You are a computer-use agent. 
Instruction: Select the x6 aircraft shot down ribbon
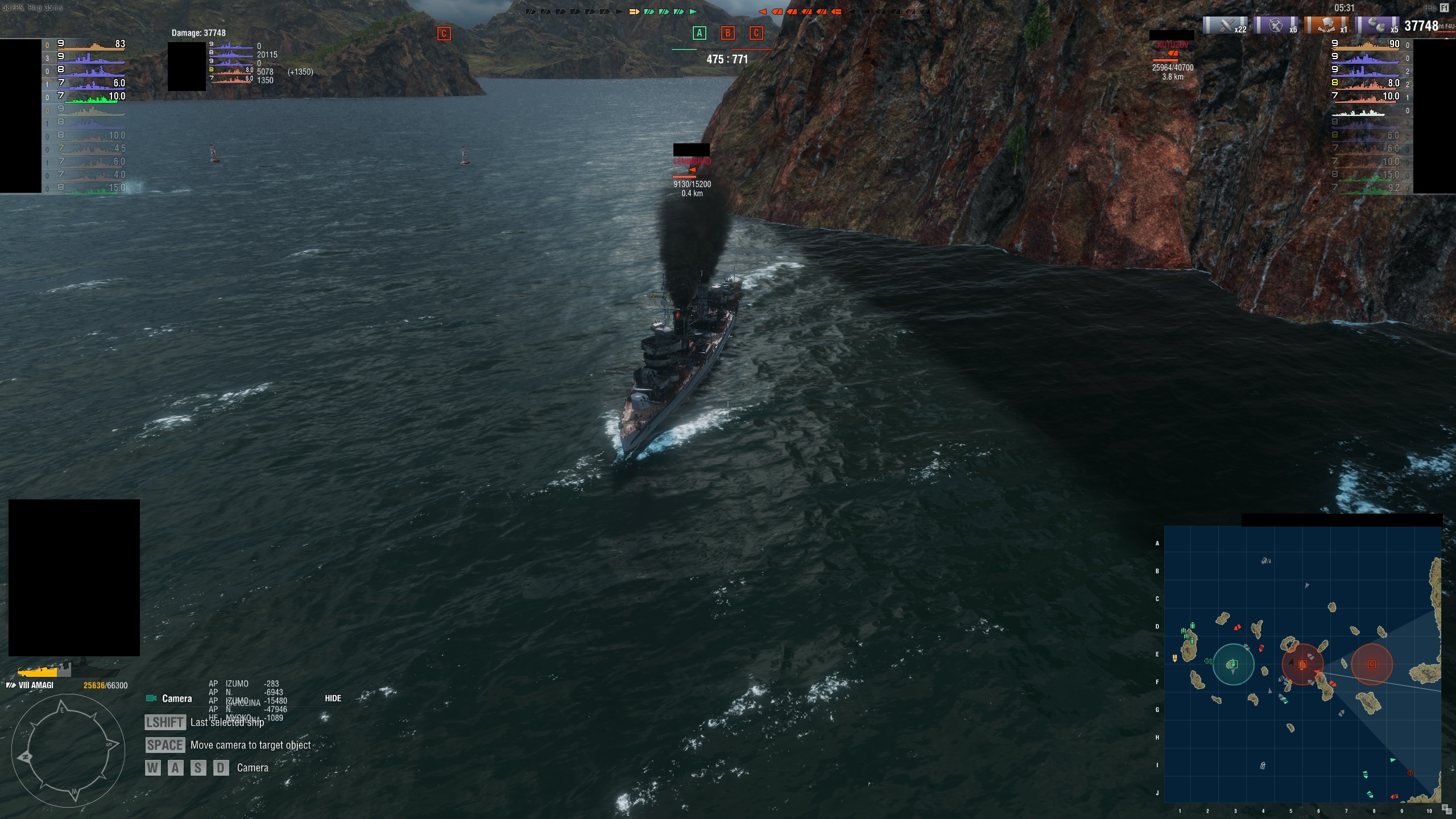point(1277,25)
